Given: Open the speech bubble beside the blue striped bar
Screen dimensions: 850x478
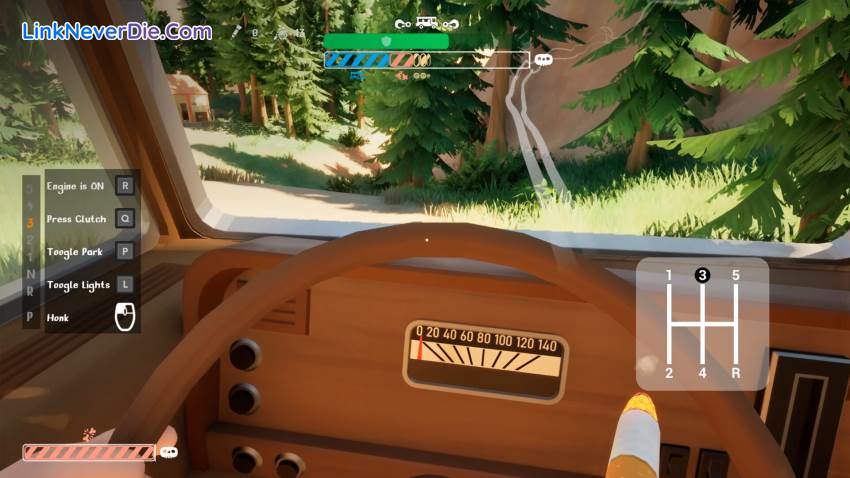Looking at the screenshot, I should point(543,60).
